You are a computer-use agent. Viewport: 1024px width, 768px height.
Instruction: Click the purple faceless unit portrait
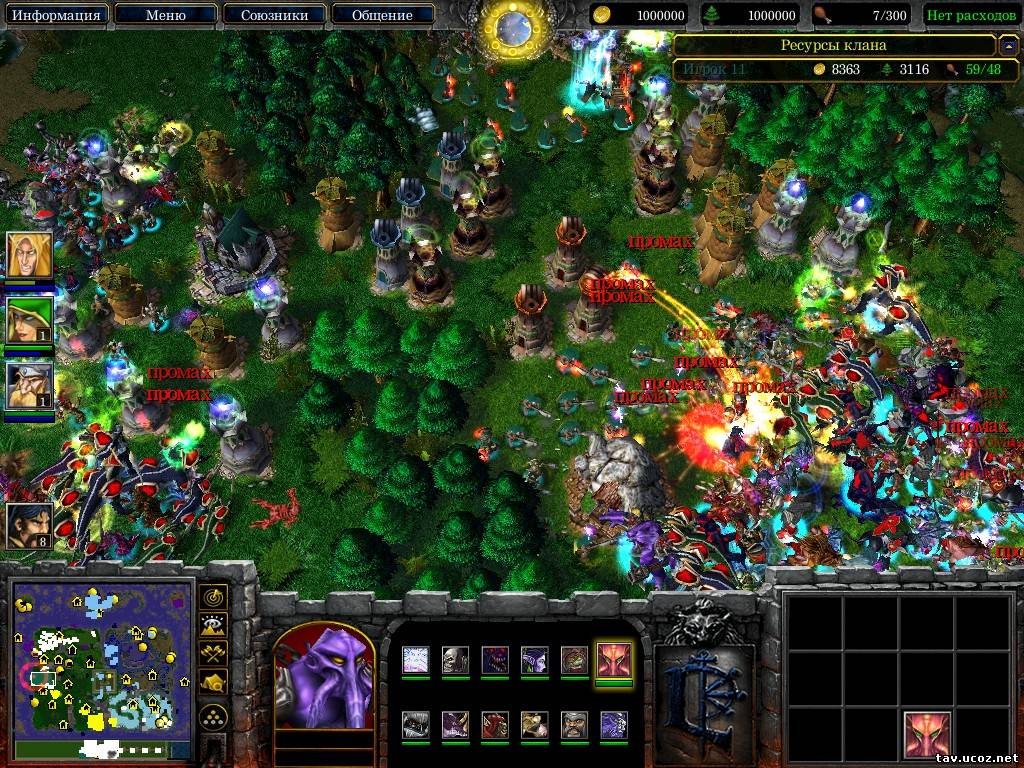(324, 682)
